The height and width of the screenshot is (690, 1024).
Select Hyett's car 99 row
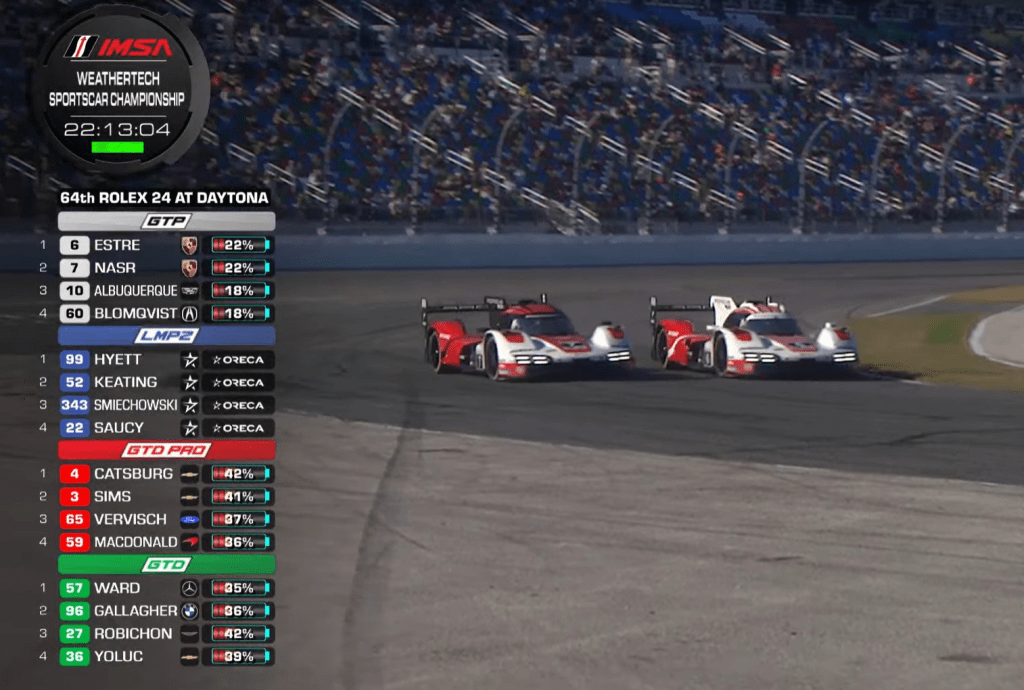tap(117, 359)
